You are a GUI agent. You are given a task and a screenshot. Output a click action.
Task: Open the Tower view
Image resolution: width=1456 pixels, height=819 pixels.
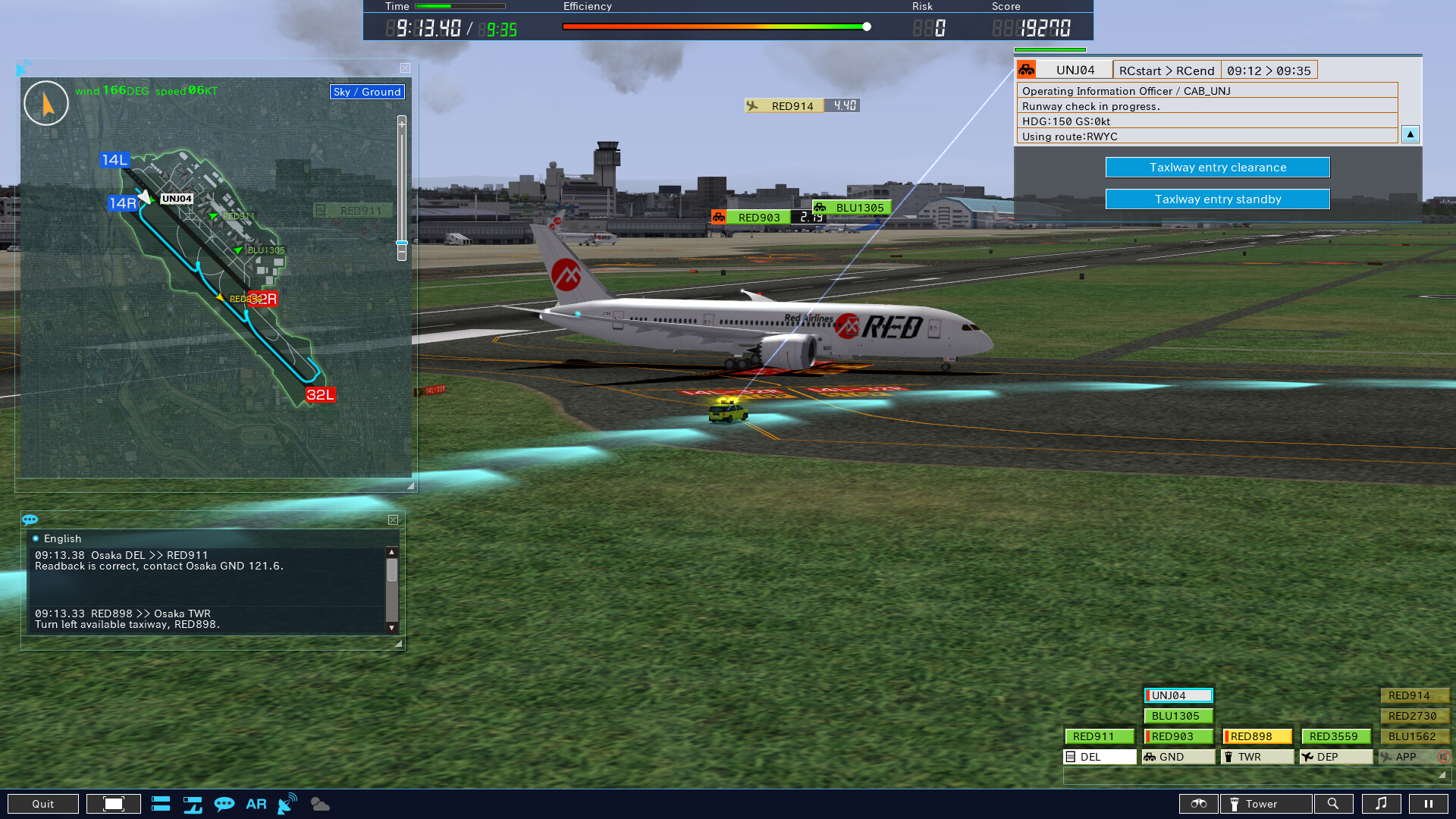[1264, 804]
